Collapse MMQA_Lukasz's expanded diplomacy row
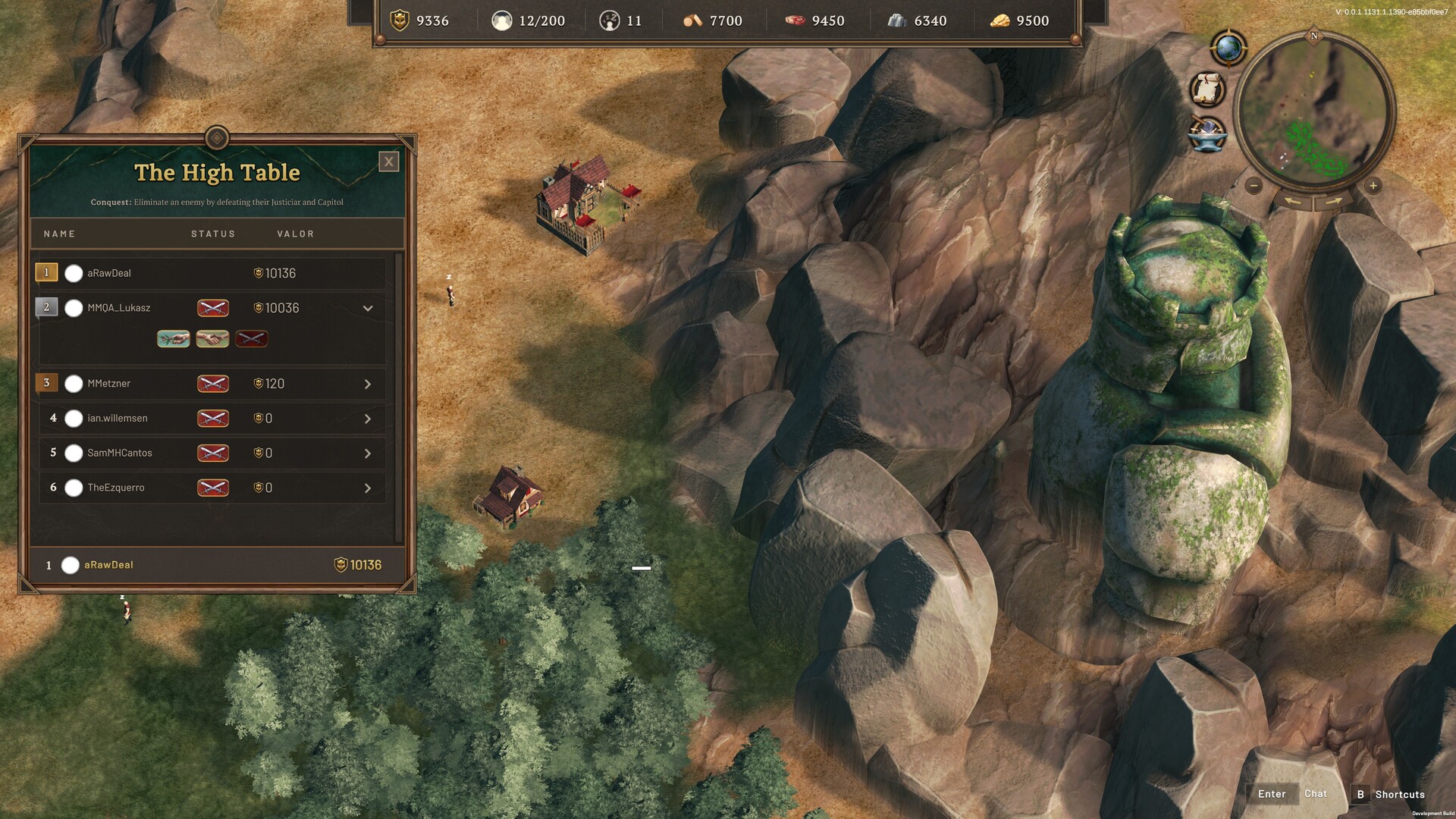This screenshot has height=819, width=1456. coord(369,308)
